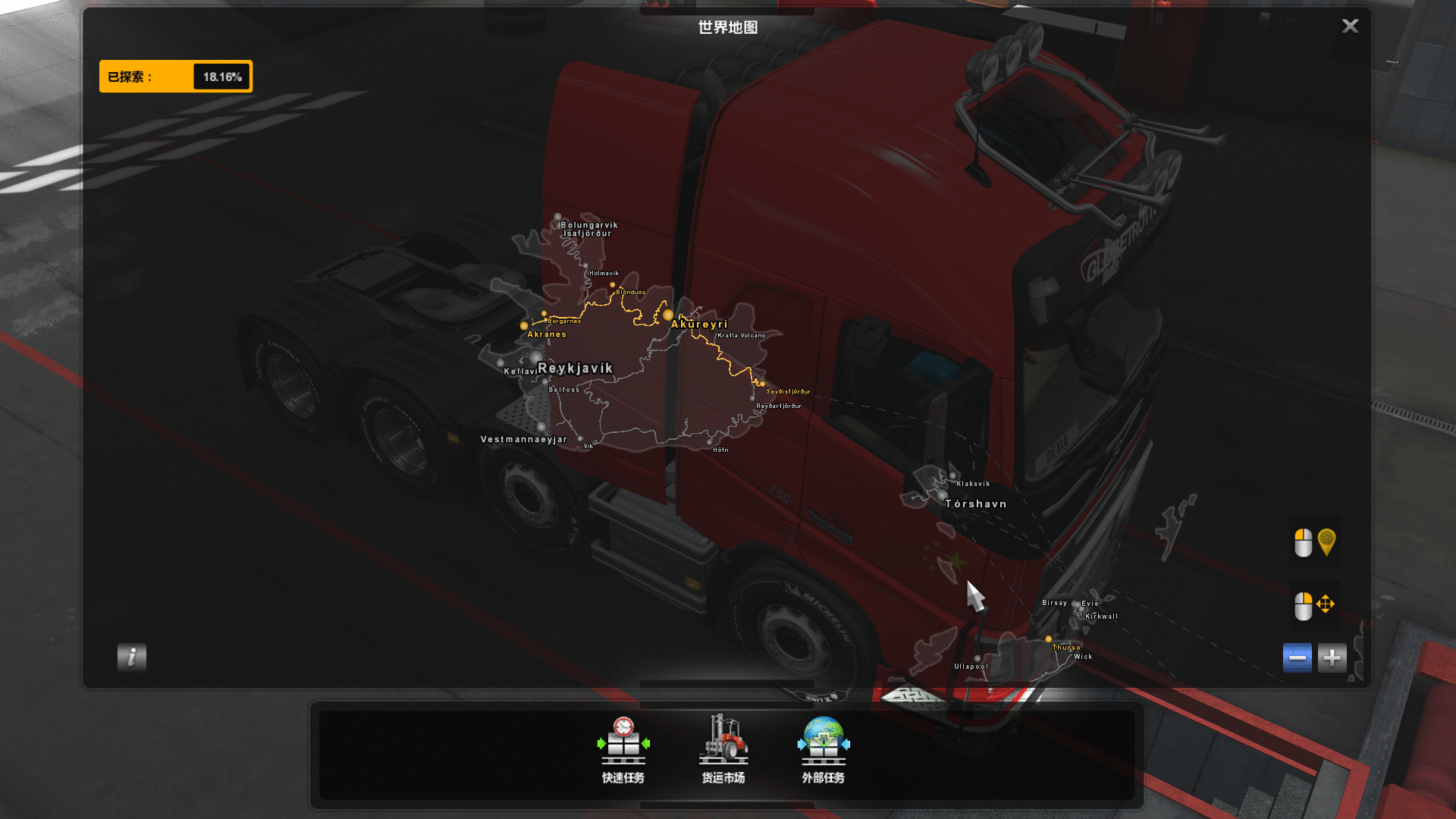Choose Kirkwall on the world map

(1101, 617)
